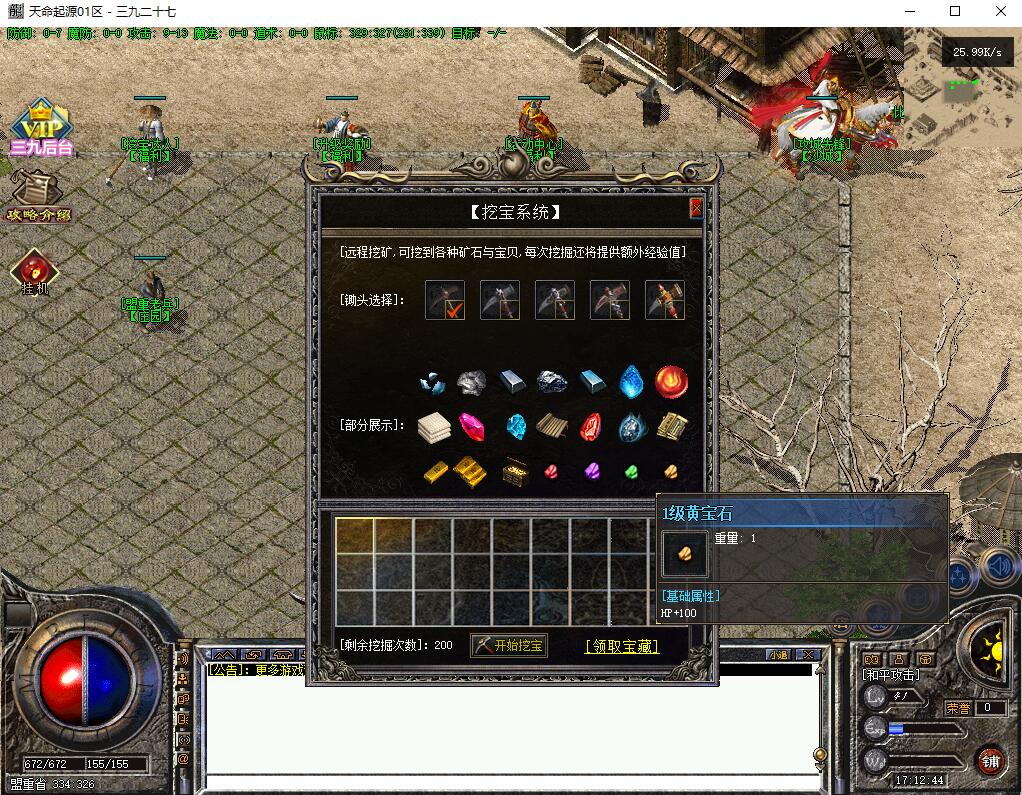Select the pink gem in the showcase
The width and height of the screenshot is (1022, 795).
tap(471, 426)
